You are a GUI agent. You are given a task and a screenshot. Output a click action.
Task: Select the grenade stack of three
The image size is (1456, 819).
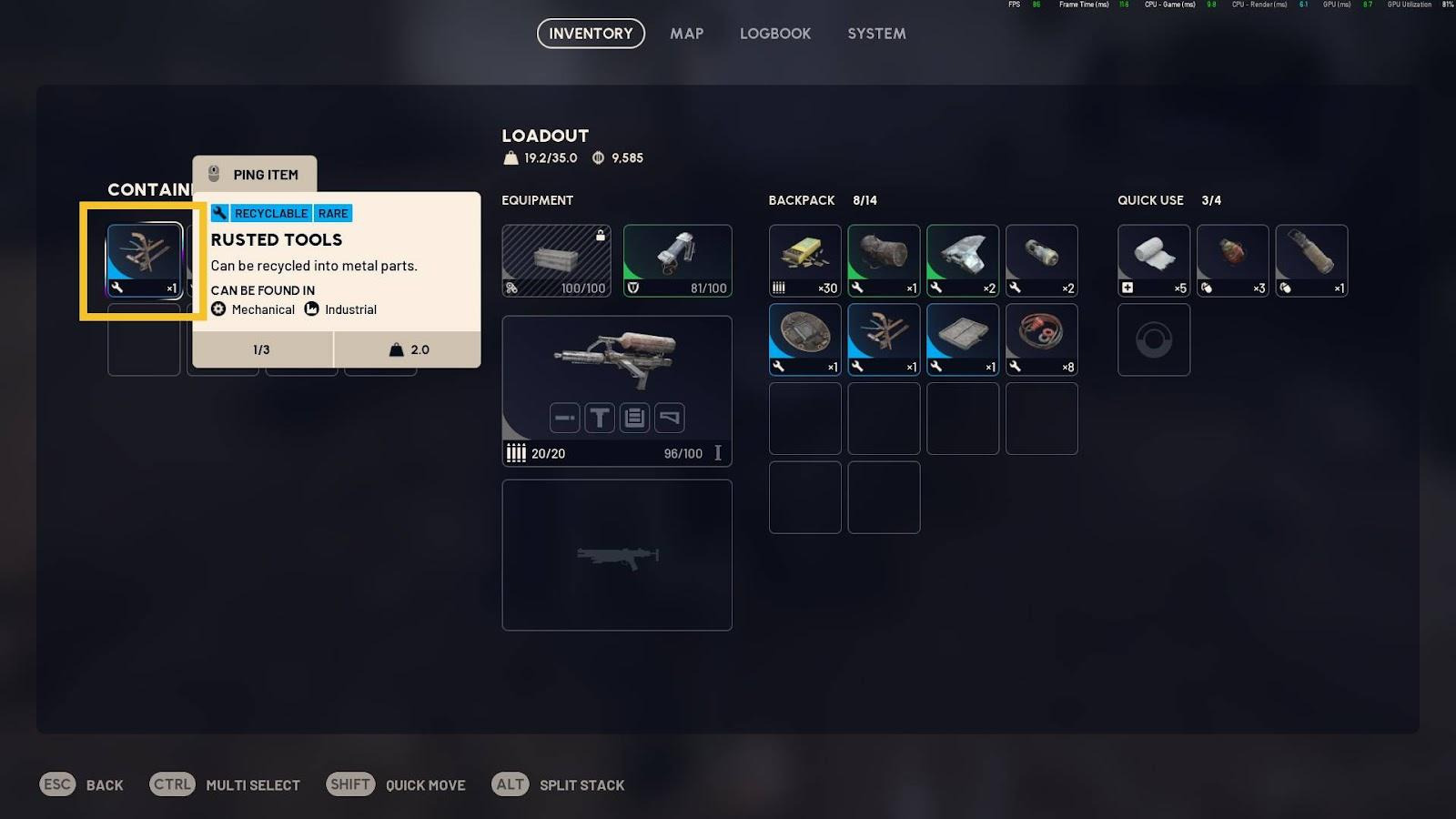pyautogui.click(x=1232, y=260)
